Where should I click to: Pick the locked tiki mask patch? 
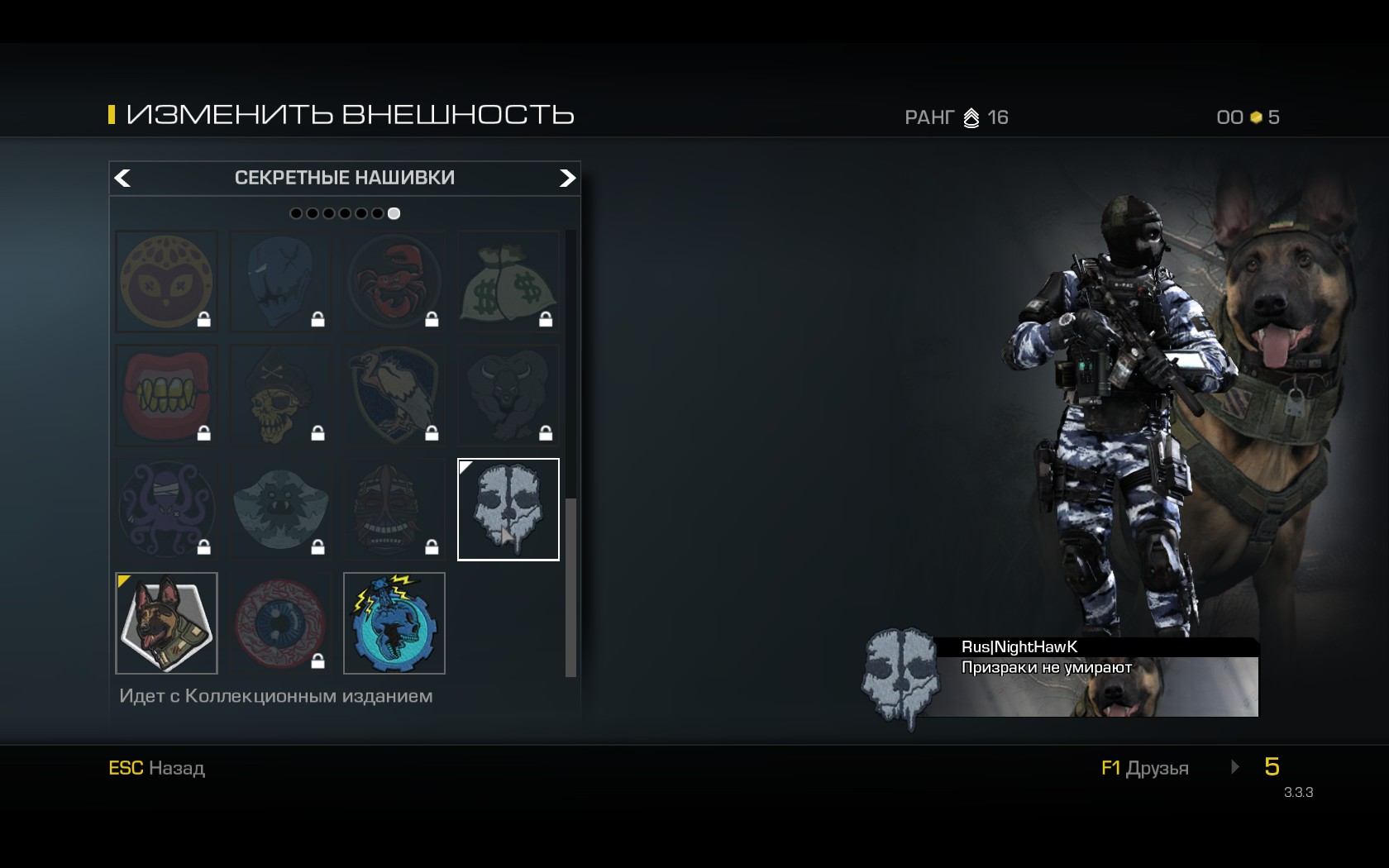click(394, 509)
